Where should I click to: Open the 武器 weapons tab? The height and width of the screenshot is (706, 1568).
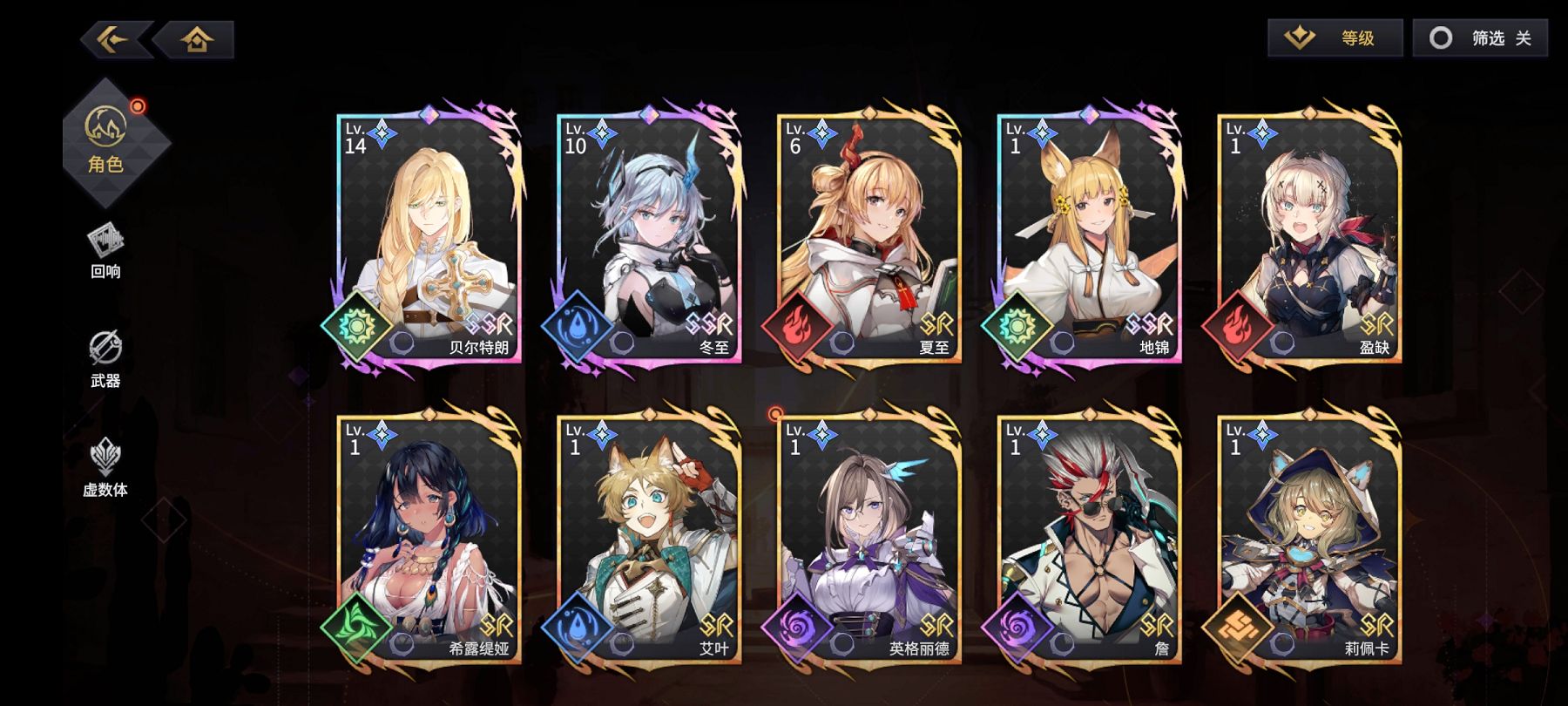(105, 359)
